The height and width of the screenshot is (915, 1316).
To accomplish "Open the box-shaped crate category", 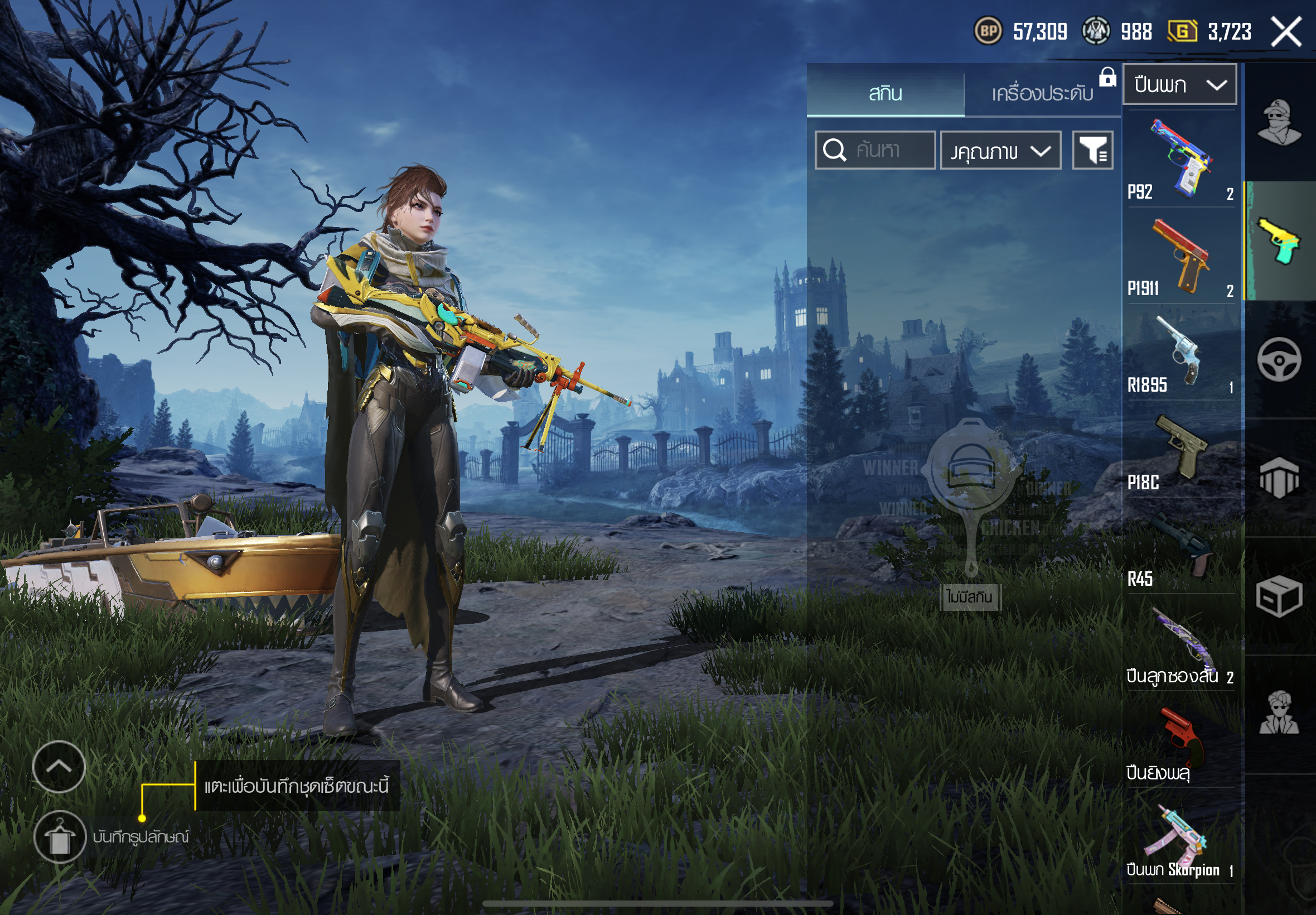I will pyautogui.click(x=1279, y=596).
